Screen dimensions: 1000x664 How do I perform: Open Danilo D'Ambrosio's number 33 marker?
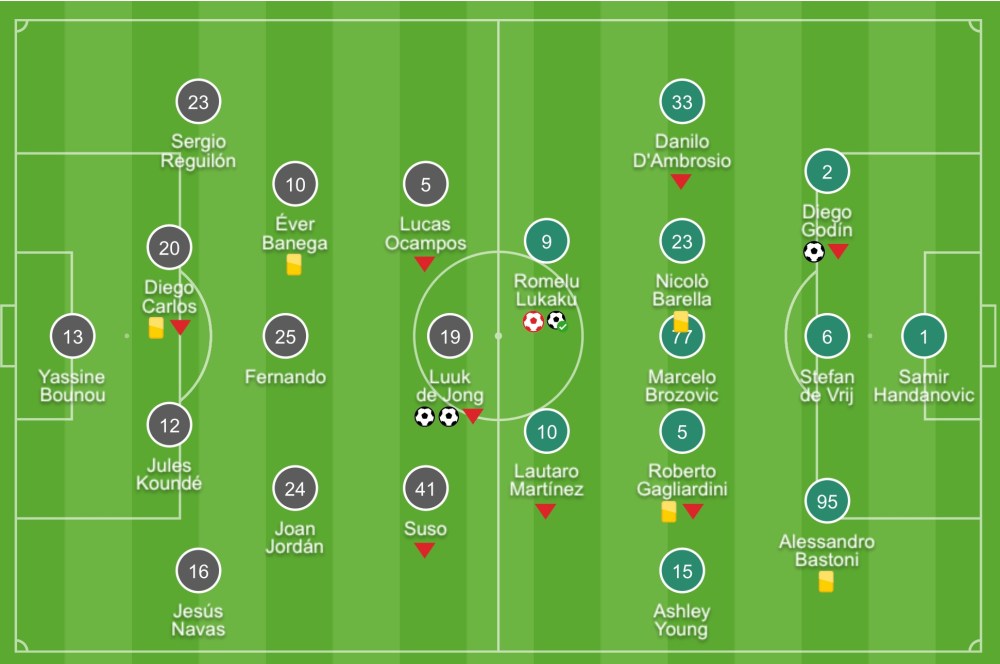pyautogui.click(x=682, y=102)
